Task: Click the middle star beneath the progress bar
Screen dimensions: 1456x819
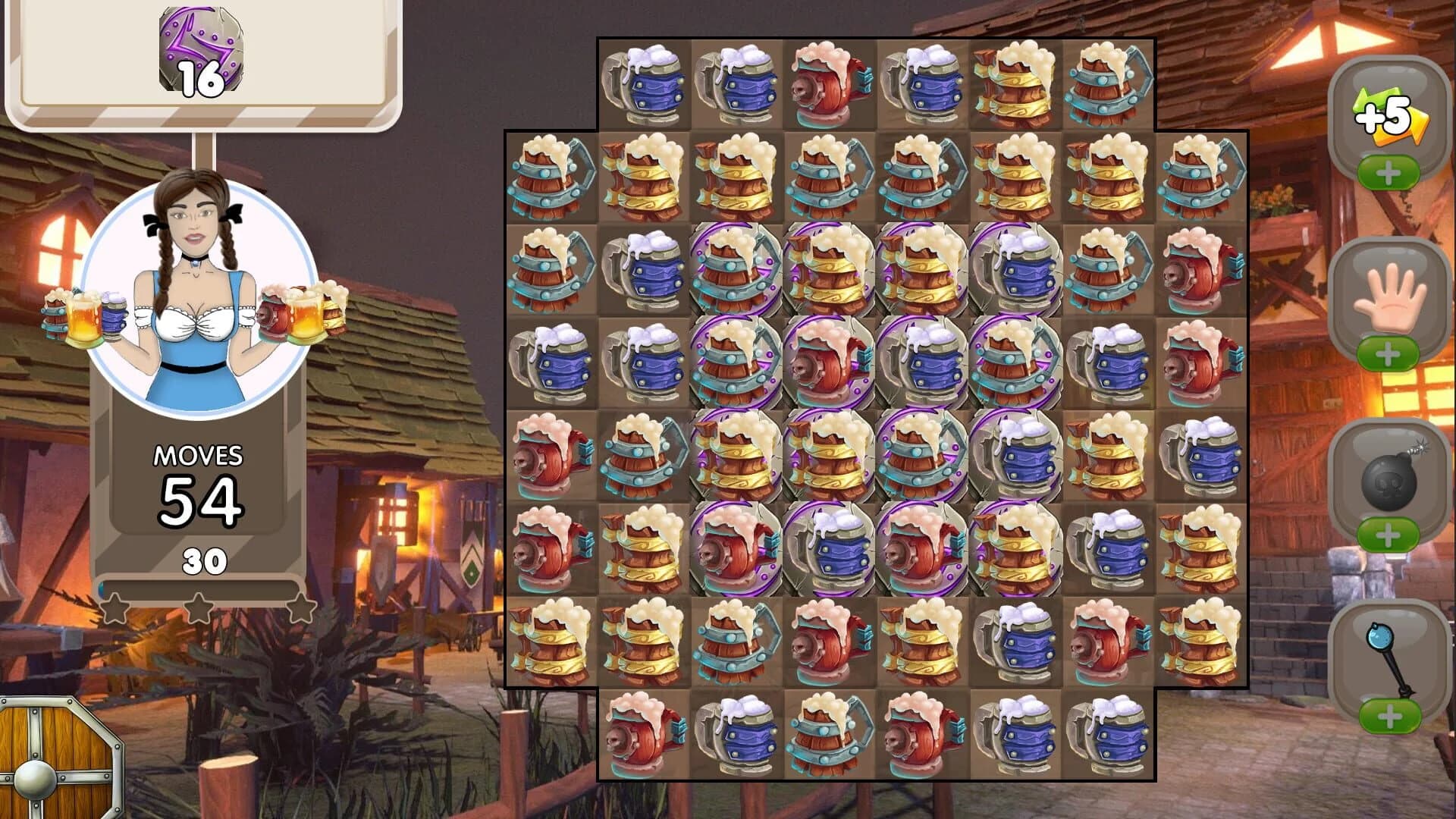Action: (200, 607)
